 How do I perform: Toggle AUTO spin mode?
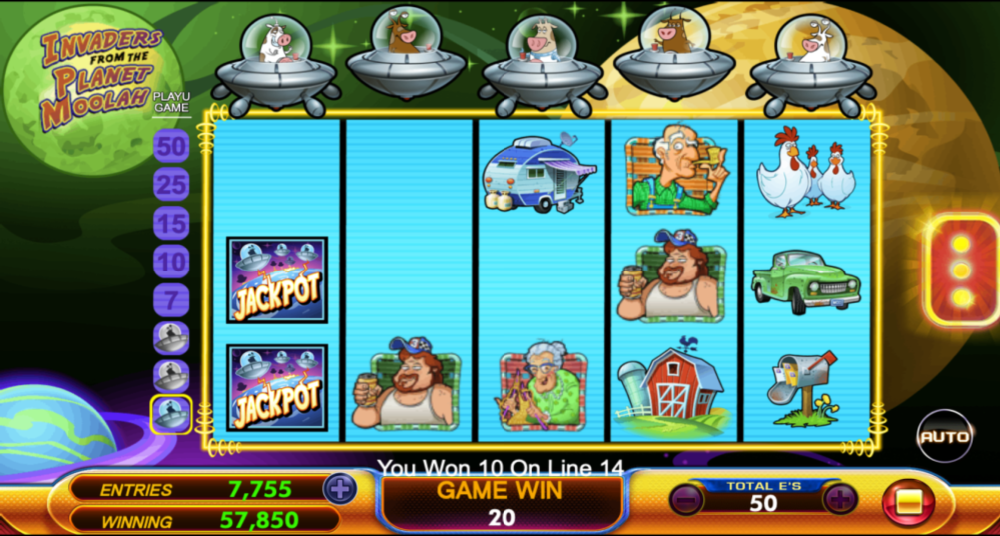coord(944,436)
